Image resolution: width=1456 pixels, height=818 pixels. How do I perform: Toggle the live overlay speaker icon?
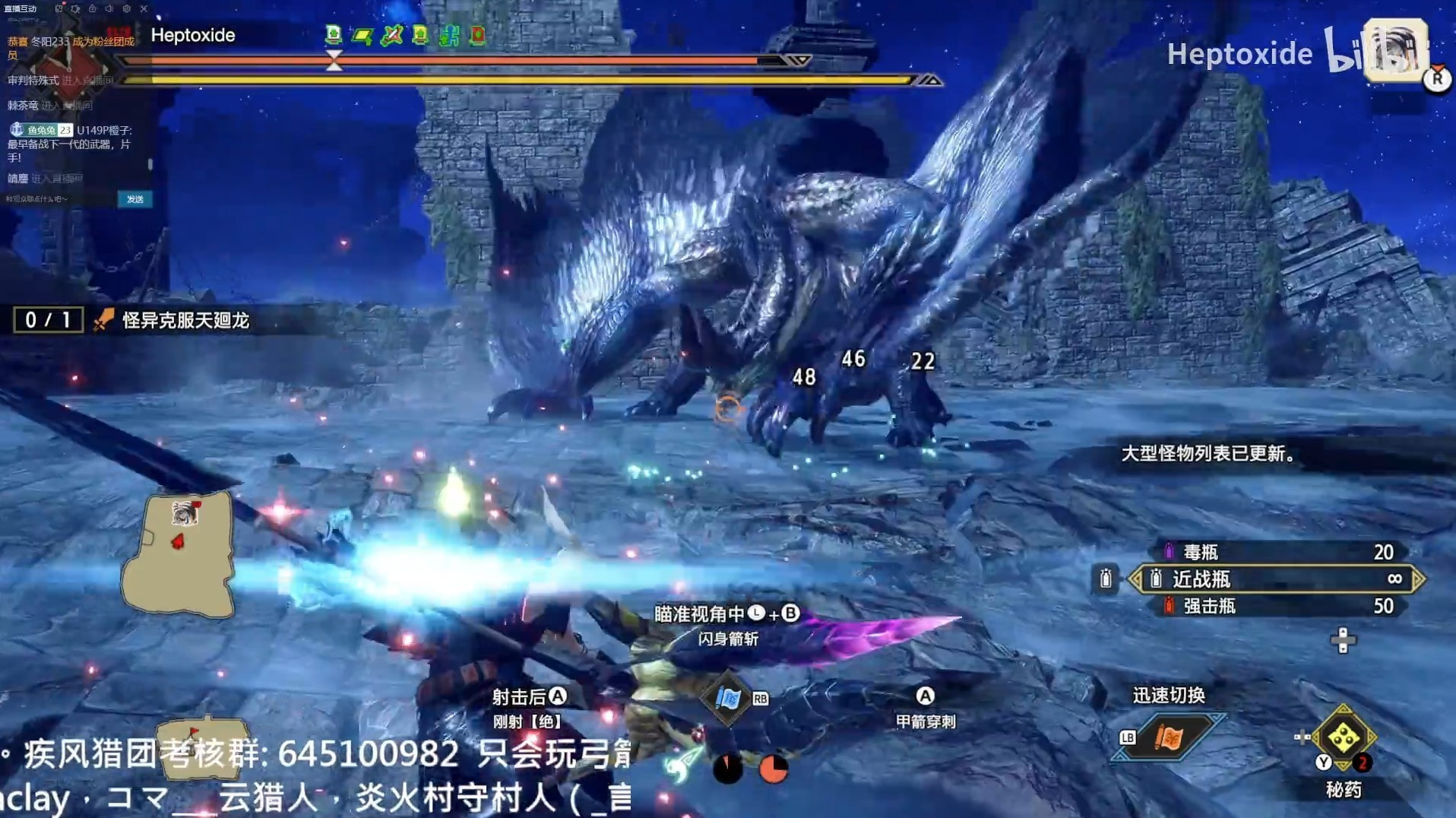click(109, 9)
